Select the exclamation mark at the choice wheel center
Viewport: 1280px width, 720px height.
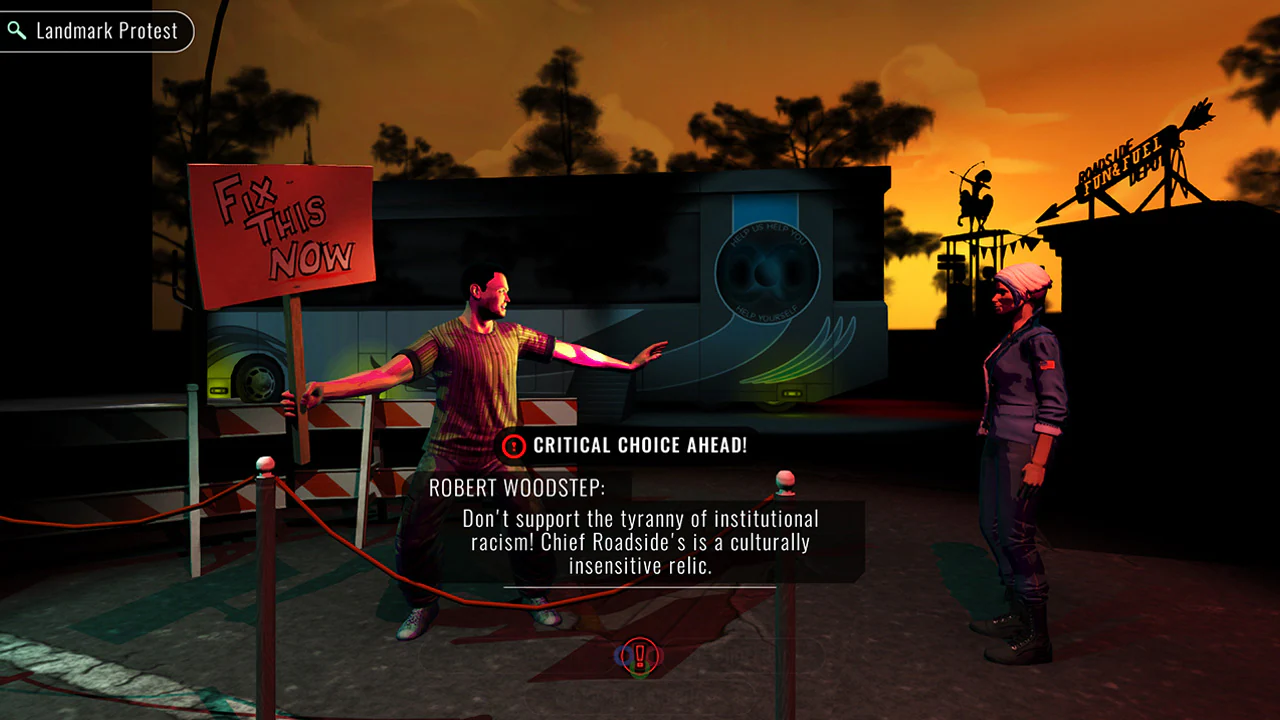coord(638,655)
